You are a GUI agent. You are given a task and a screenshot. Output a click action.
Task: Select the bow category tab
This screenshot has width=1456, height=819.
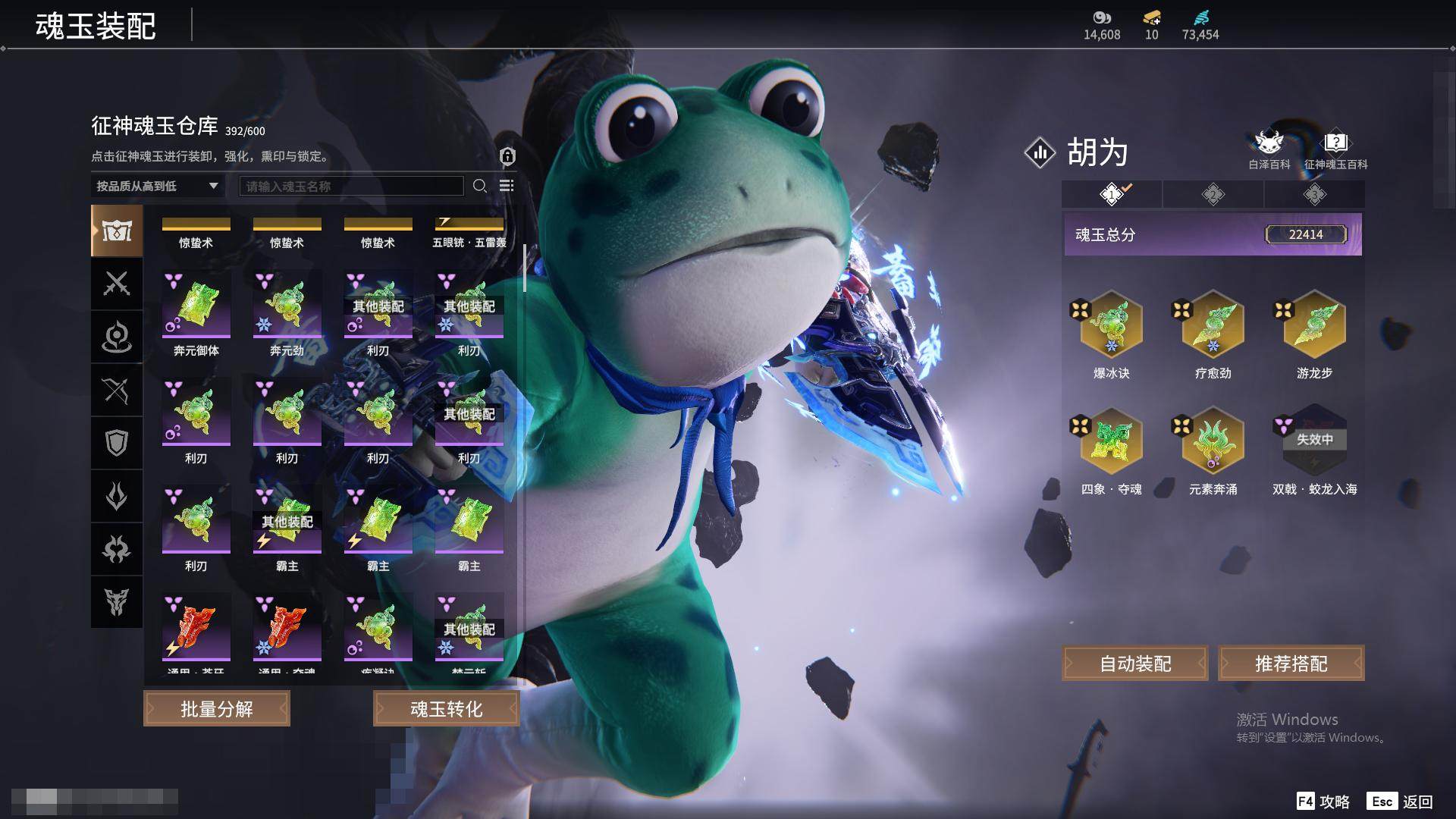pyautogui.click(x=117, y=391)
